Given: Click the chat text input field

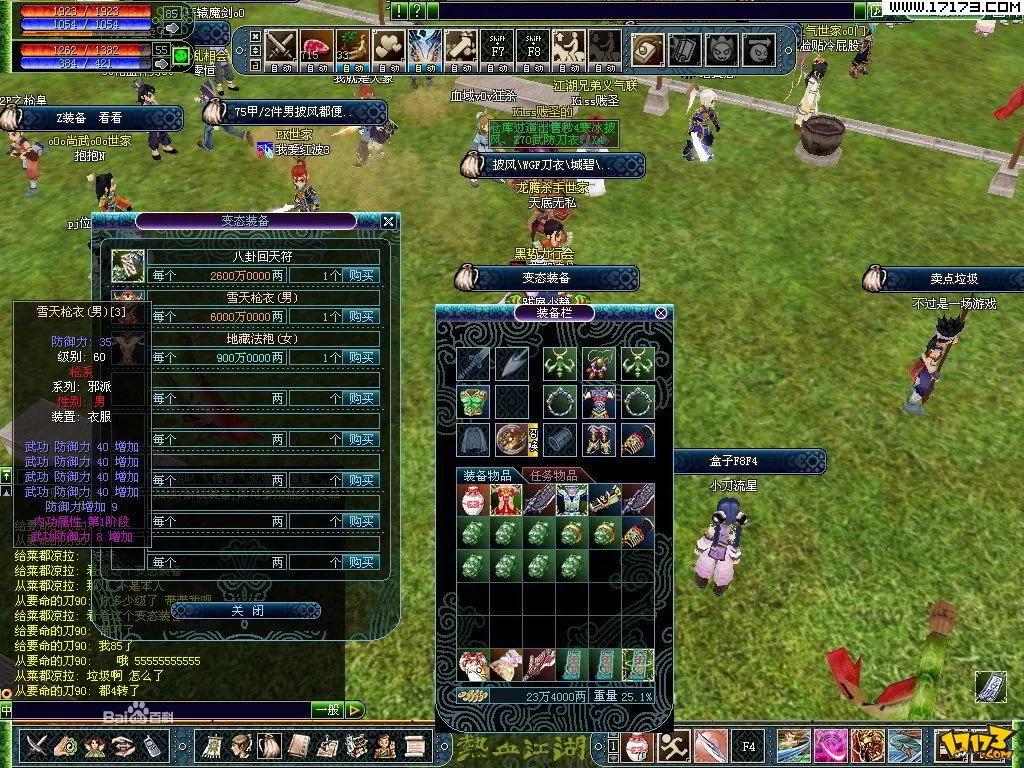Looking at the screenshot, I should [x=160, y=710].
